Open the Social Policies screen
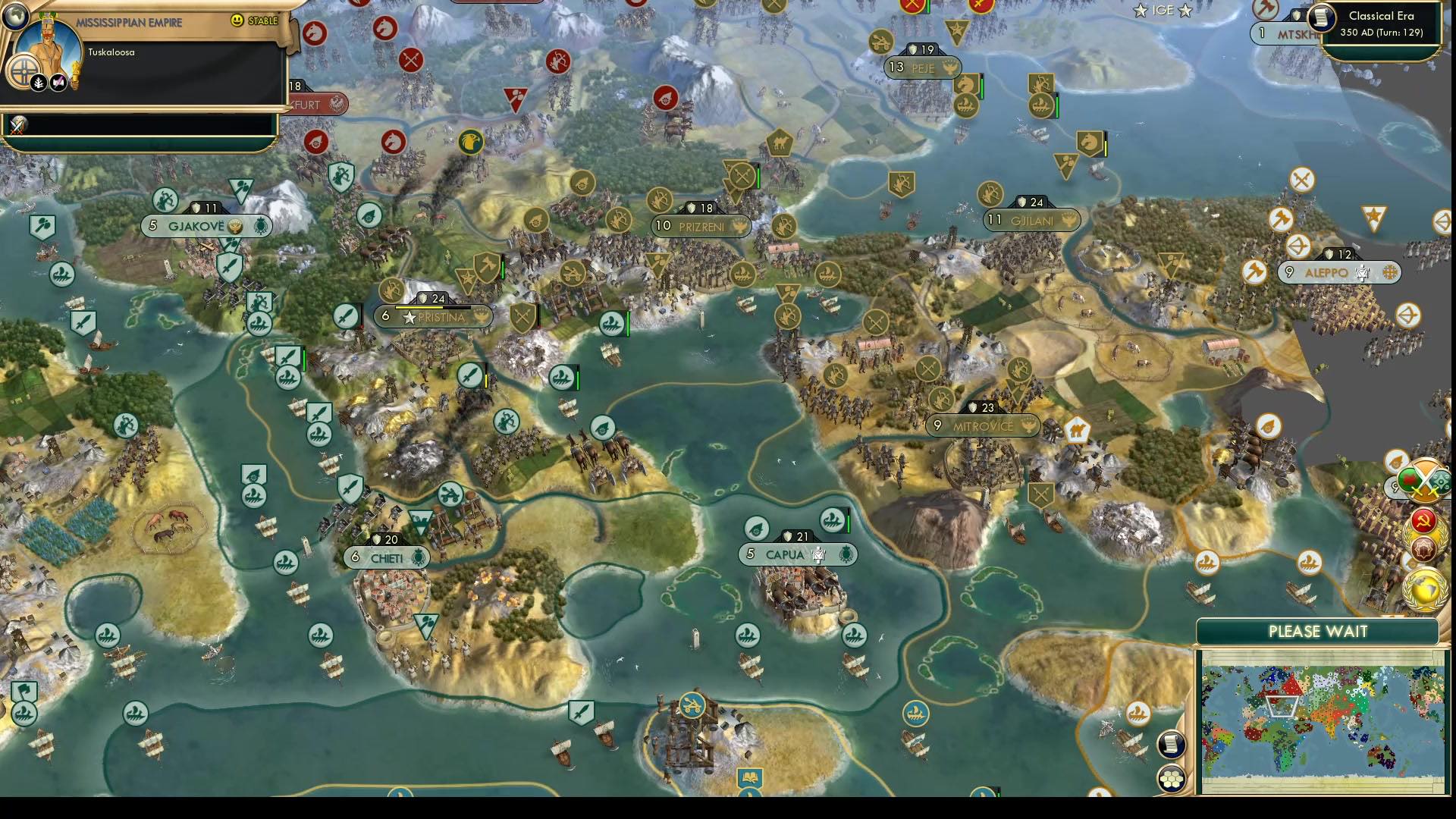Screen dimensions: 1456x819 click(x=1423, y=521)
